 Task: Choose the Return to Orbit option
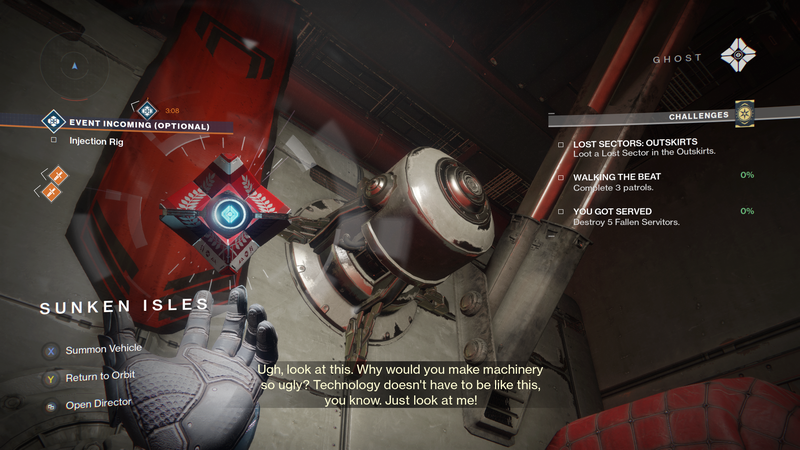point(100,377)
